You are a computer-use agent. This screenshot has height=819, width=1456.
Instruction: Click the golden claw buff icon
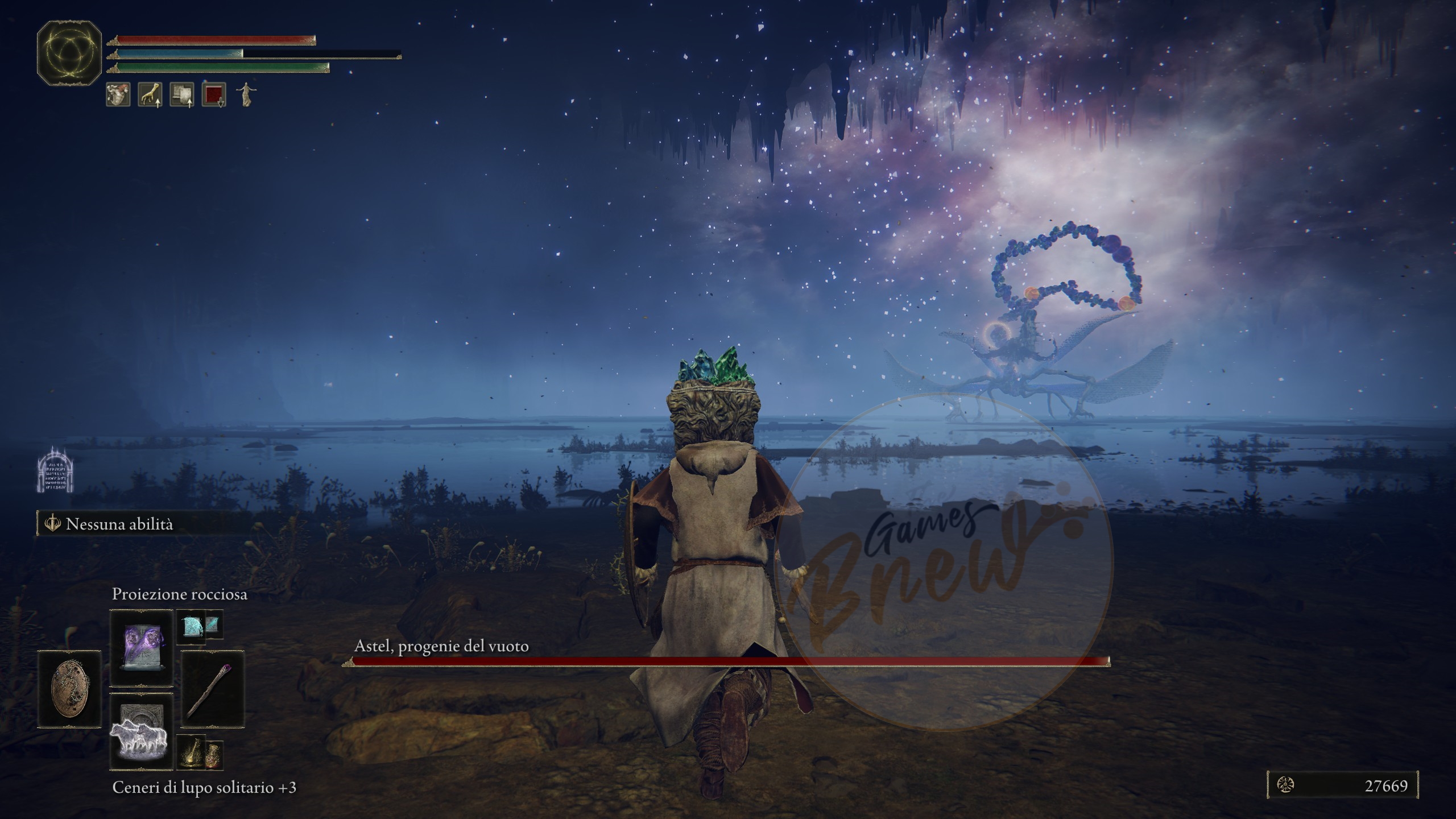click(150, 94)
